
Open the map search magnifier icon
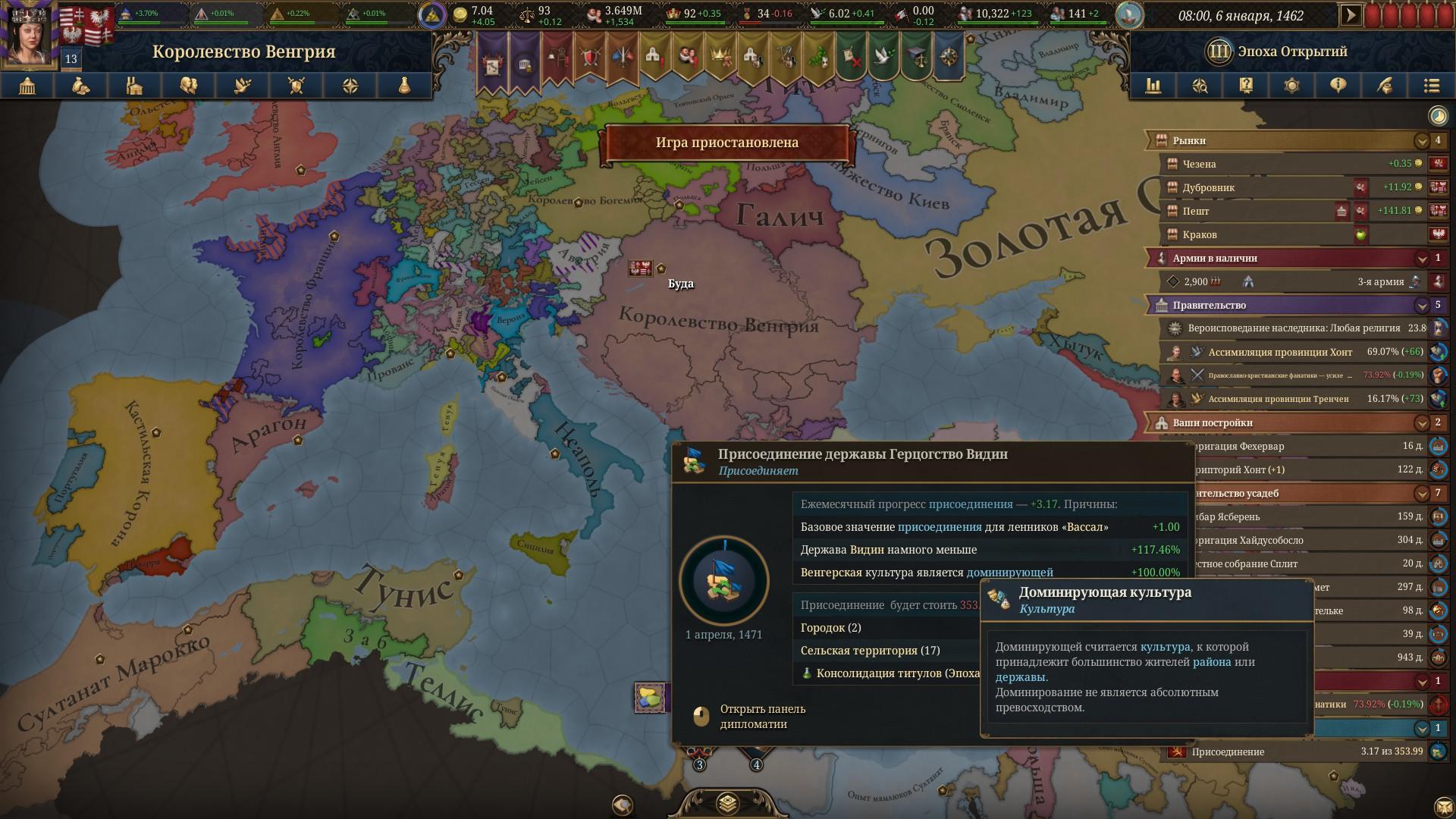pyautogui.click(x=1200, y=86)
